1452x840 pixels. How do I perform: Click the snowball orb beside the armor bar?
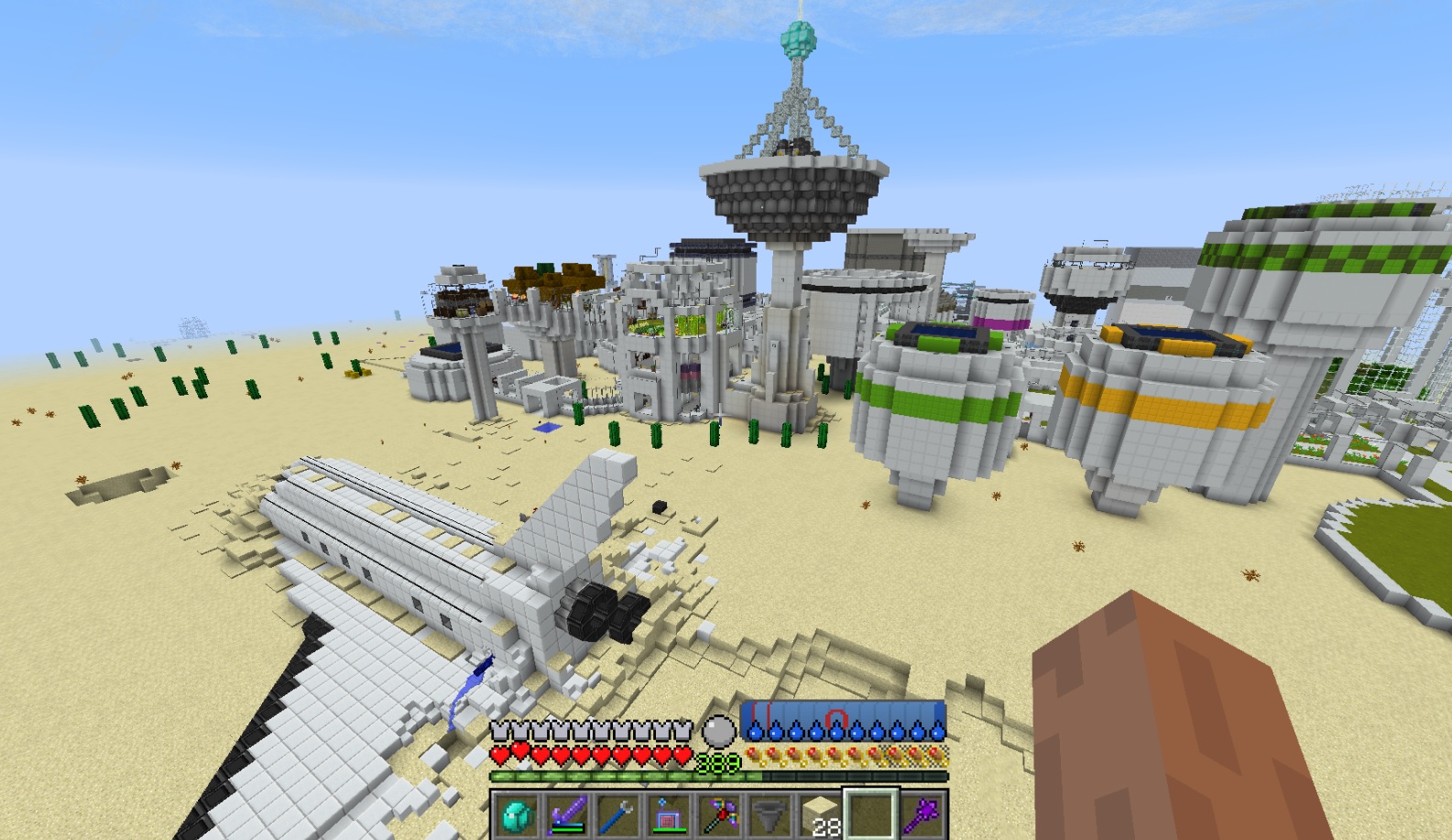coord(721,730)
